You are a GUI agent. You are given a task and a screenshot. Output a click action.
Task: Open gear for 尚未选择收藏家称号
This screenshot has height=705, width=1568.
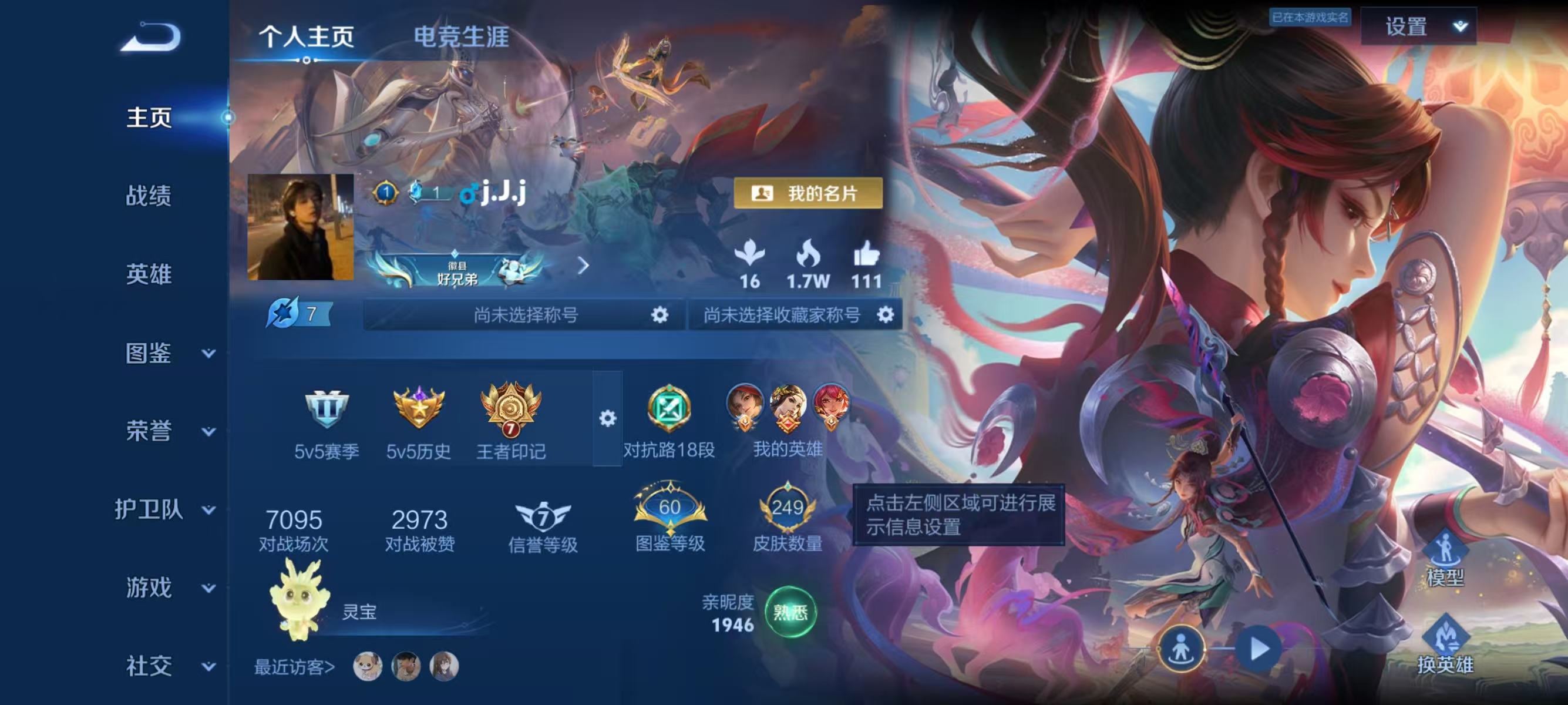coord(885,315)
